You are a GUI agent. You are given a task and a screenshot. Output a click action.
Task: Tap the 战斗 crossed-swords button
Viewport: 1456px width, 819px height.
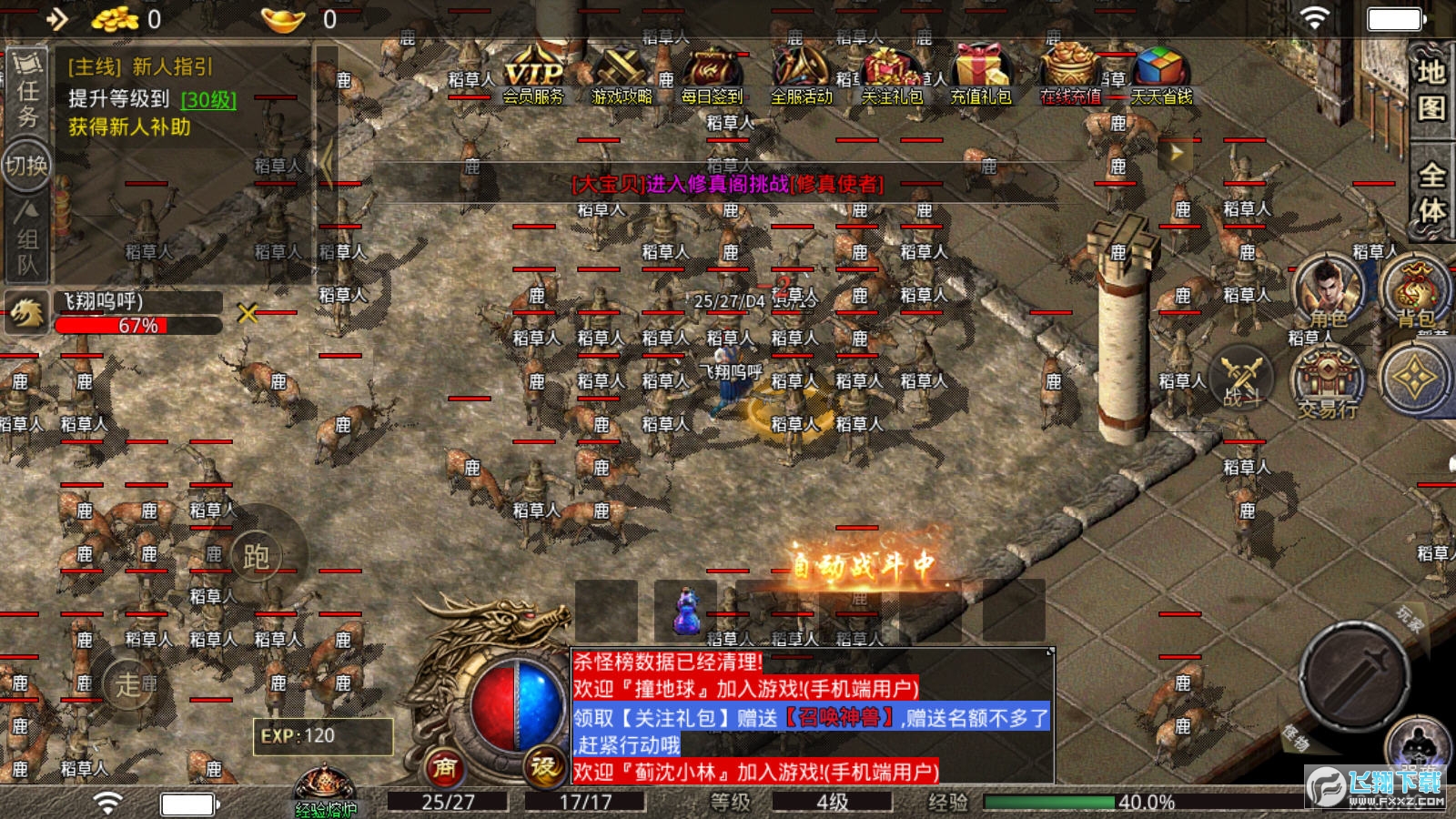1242,378
